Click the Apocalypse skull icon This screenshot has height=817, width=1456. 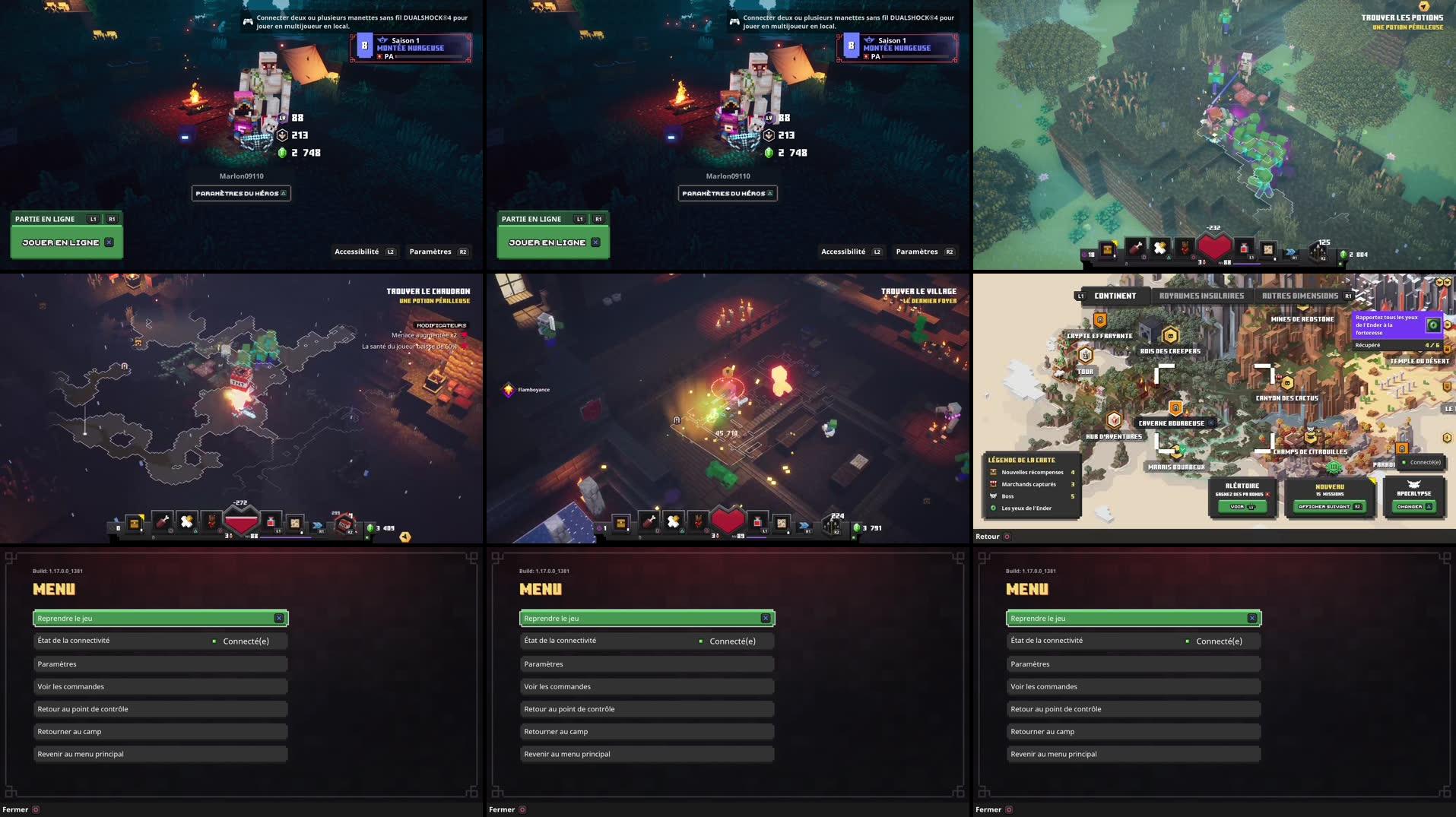[x=1413, y=484]
